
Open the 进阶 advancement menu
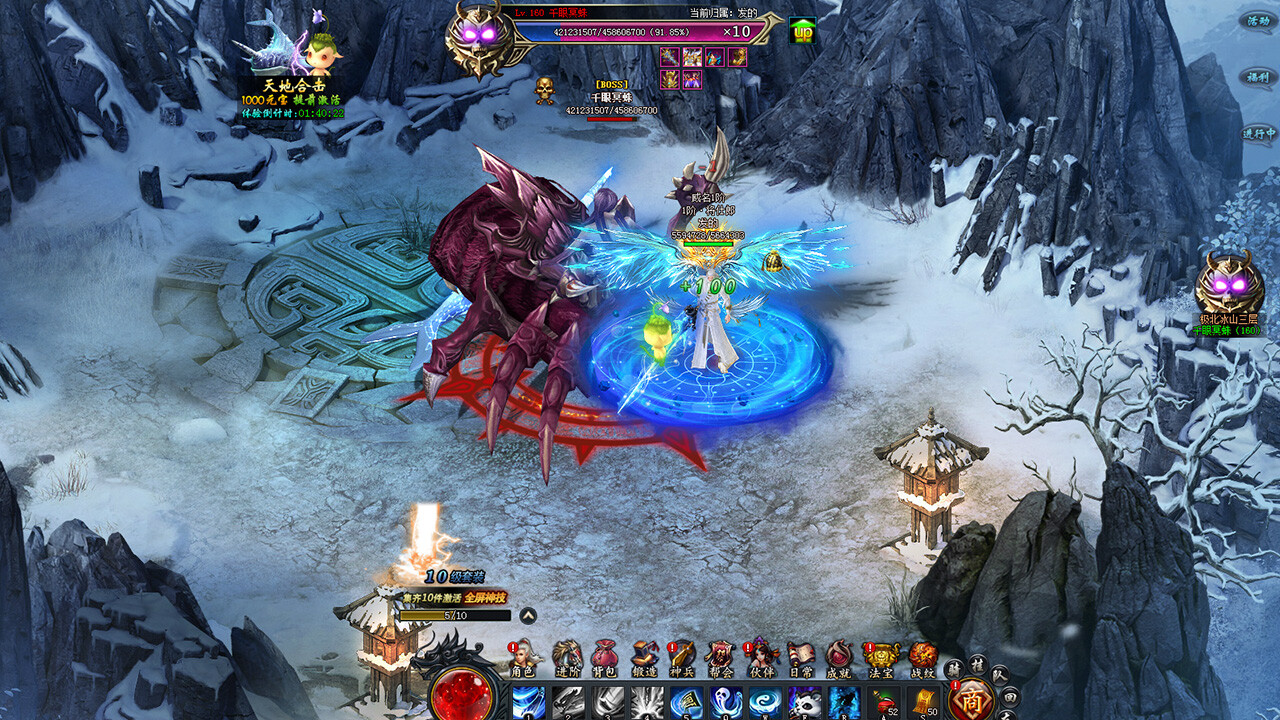[x=566, y=657]
